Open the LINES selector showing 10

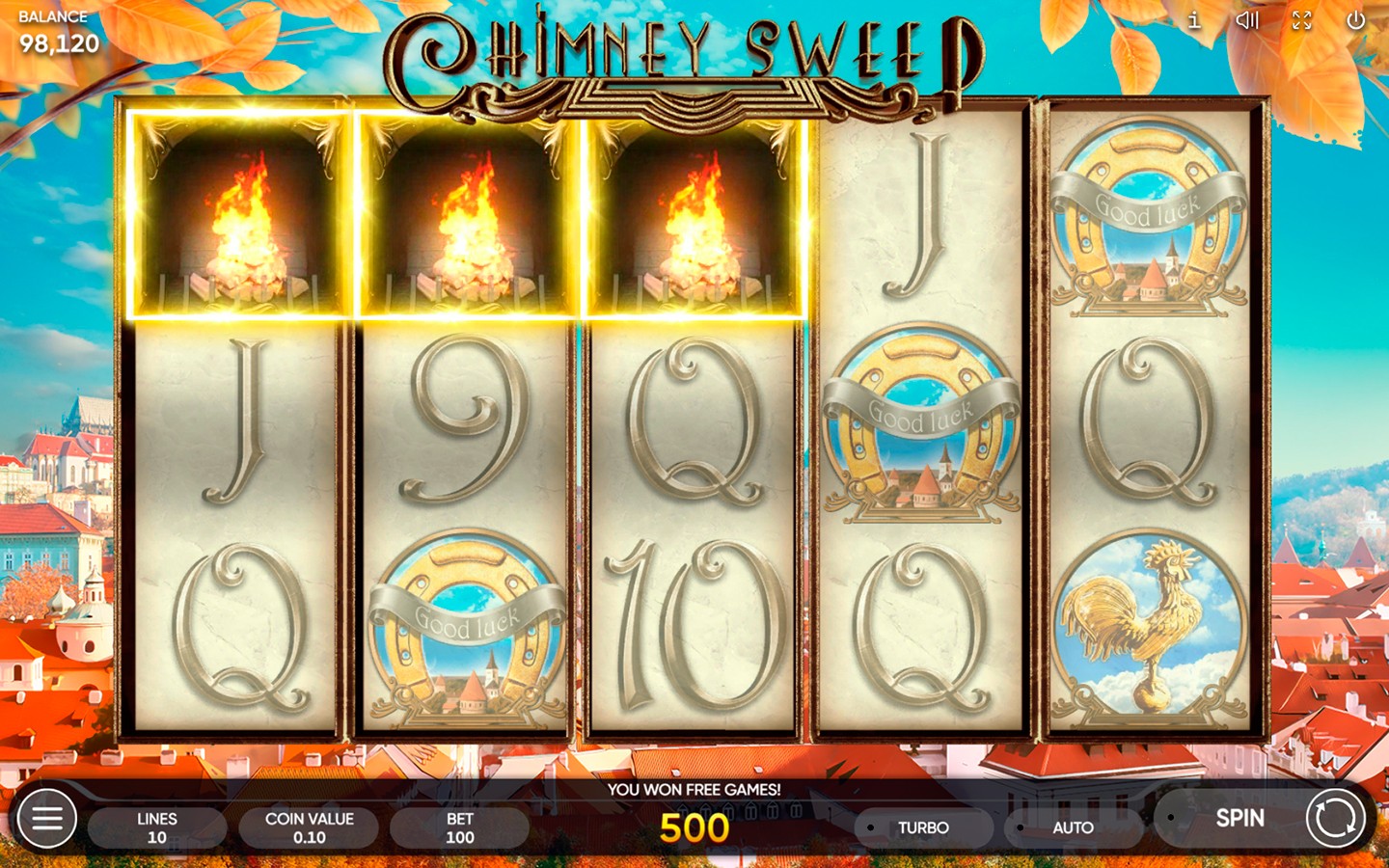click(x=156, y=825)
